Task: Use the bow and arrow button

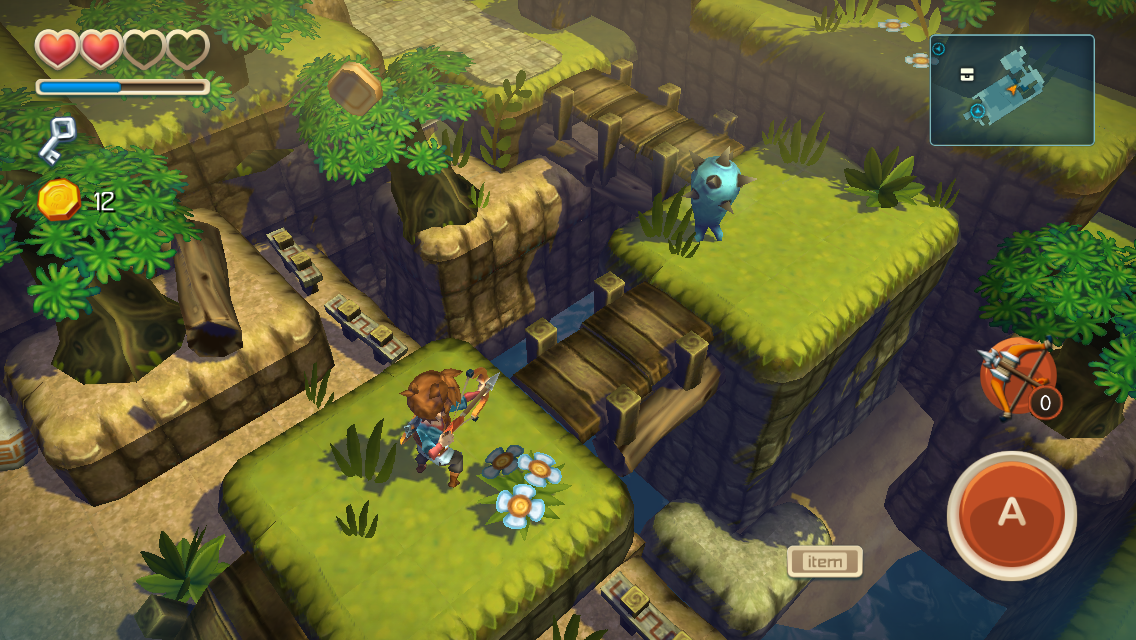Action: [1018, 376]
